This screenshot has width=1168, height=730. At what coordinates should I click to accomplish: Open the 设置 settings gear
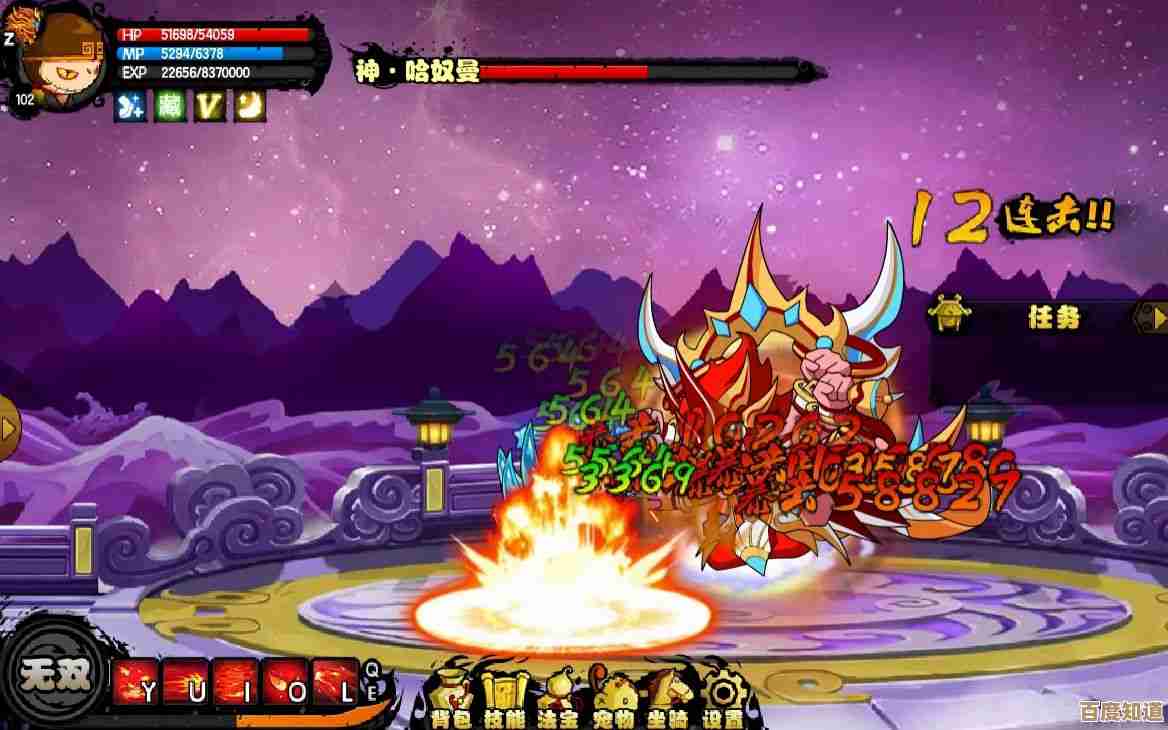(721, 694)
